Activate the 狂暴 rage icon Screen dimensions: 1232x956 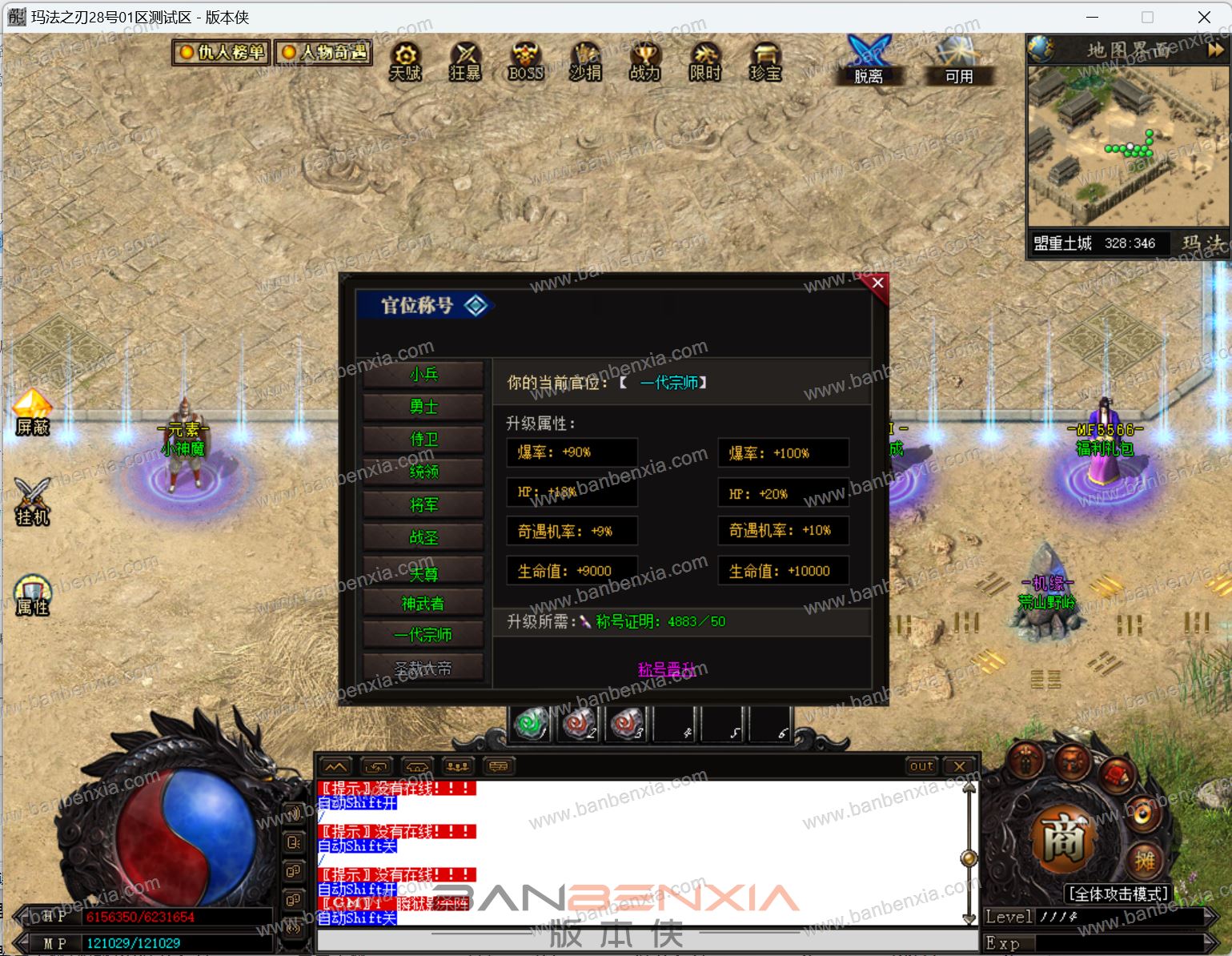click(x=465, y=62)
